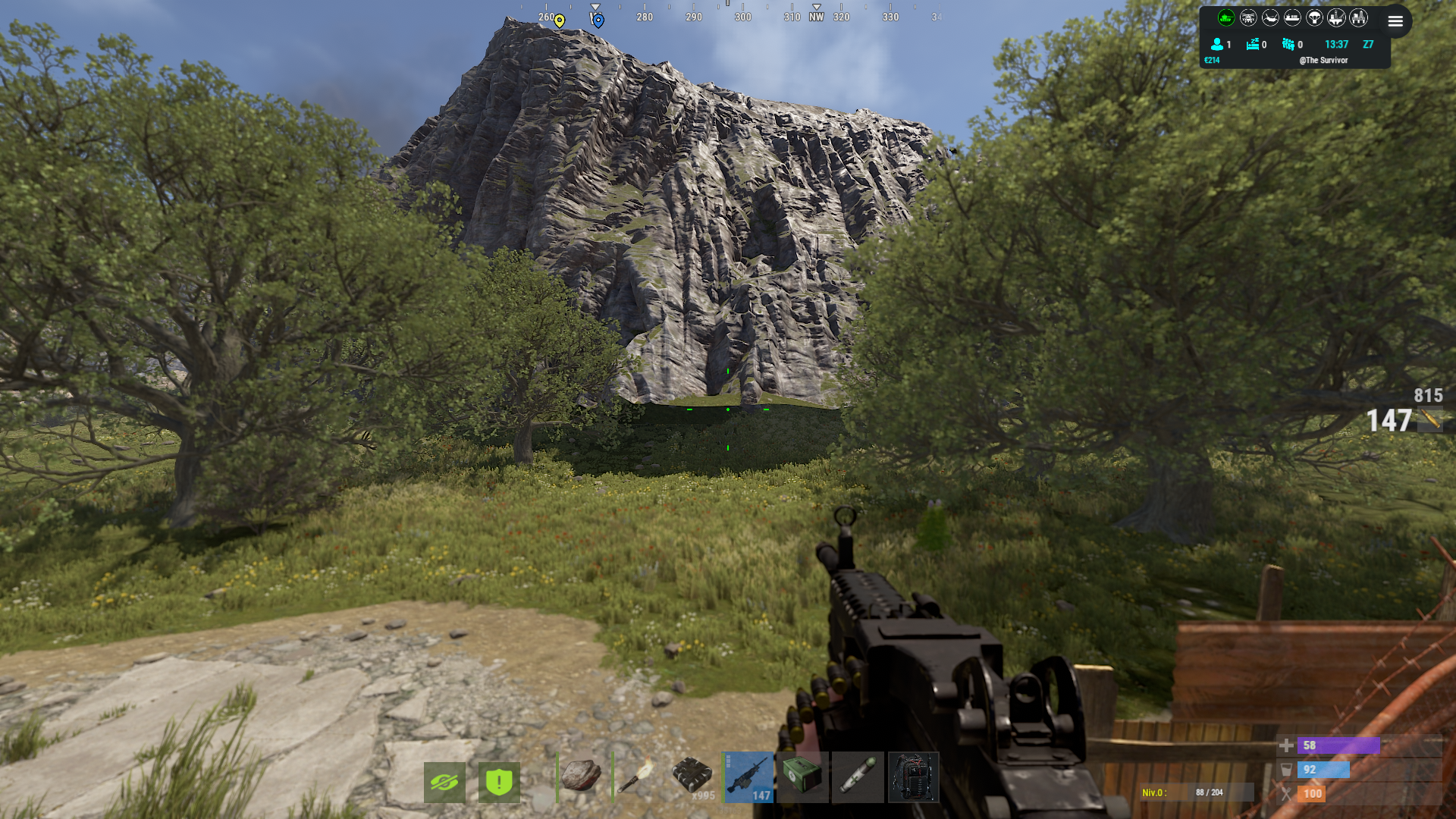
Task: Select the attack helicopter event icon
Action: pyautogui.click(x=1248, y=17)
